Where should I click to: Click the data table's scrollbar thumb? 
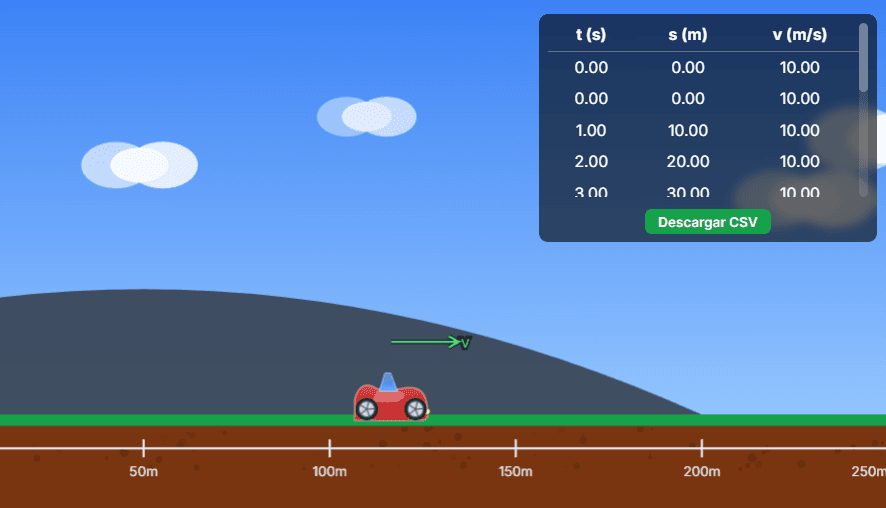coord(863,58)
